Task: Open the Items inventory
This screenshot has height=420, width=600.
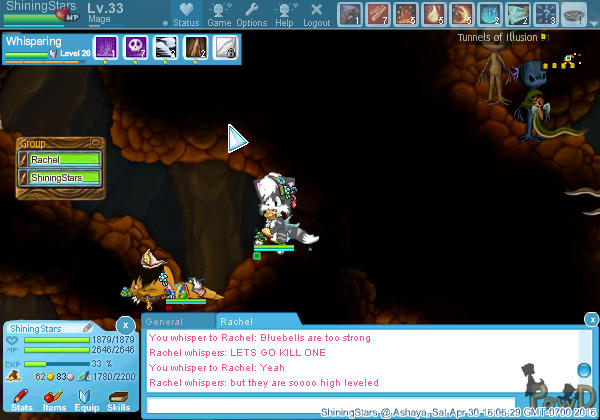Action: pyautogui.click(x=54, y=401)
